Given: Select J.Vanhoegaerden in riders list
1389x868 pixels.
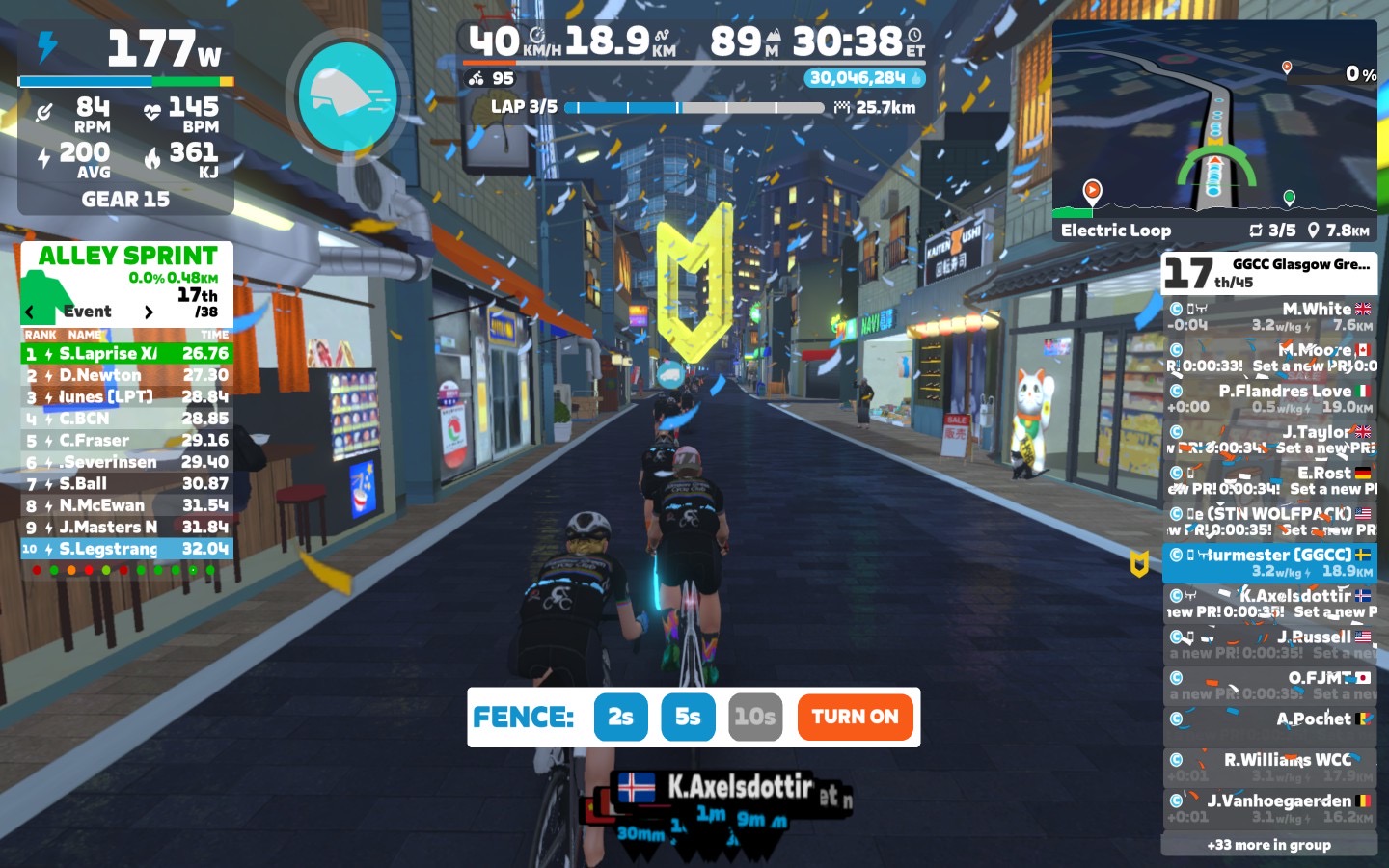Looking at the screenshot, I should pyautogui.click(x=1268, y=808).
